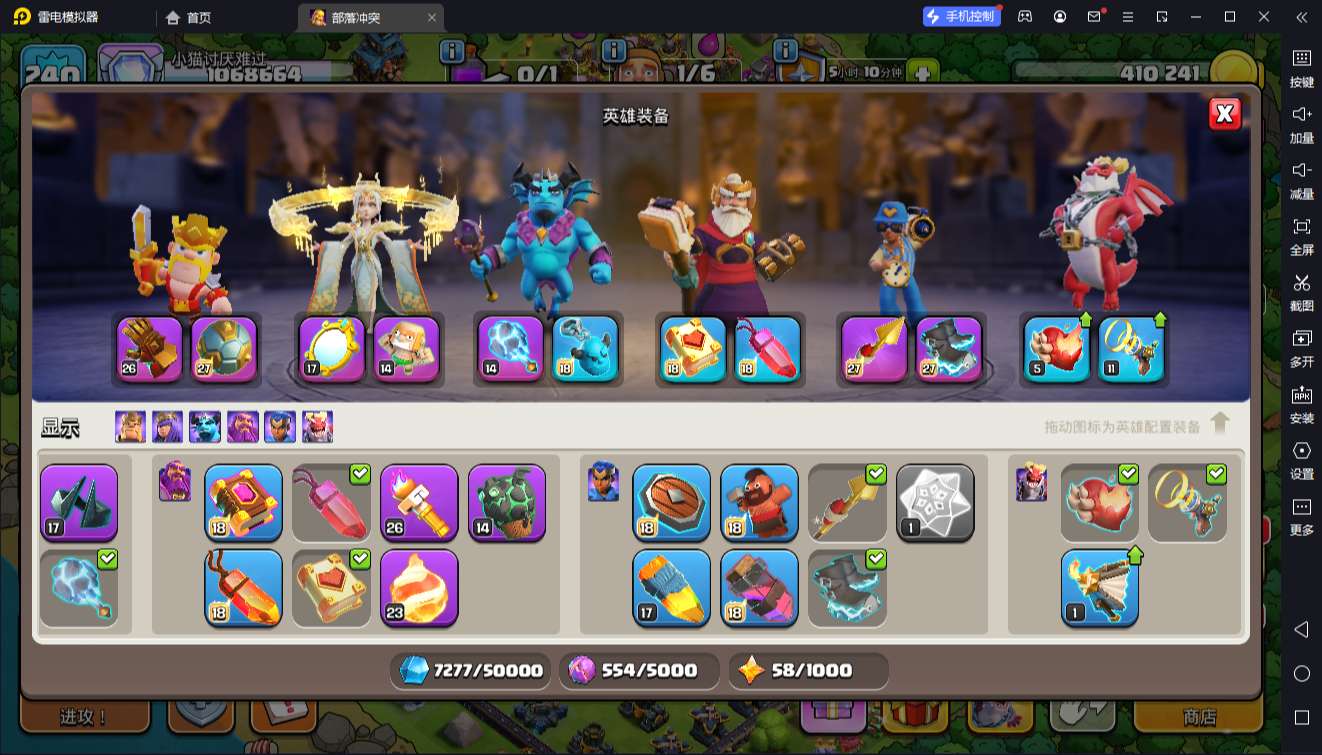Viewport: 1322px width, 755px height.
Task: Toggle the Barbarian King display filter
Action: [130, 427]
